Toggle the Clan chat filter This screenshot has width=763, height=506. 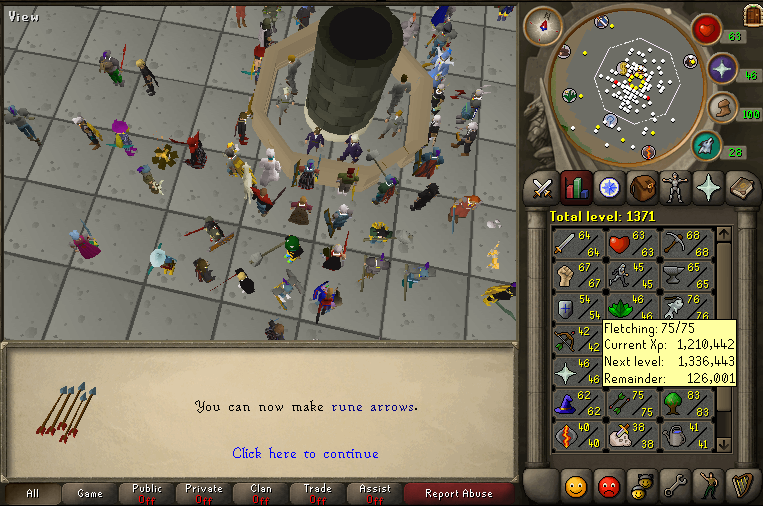pos(260,493)
